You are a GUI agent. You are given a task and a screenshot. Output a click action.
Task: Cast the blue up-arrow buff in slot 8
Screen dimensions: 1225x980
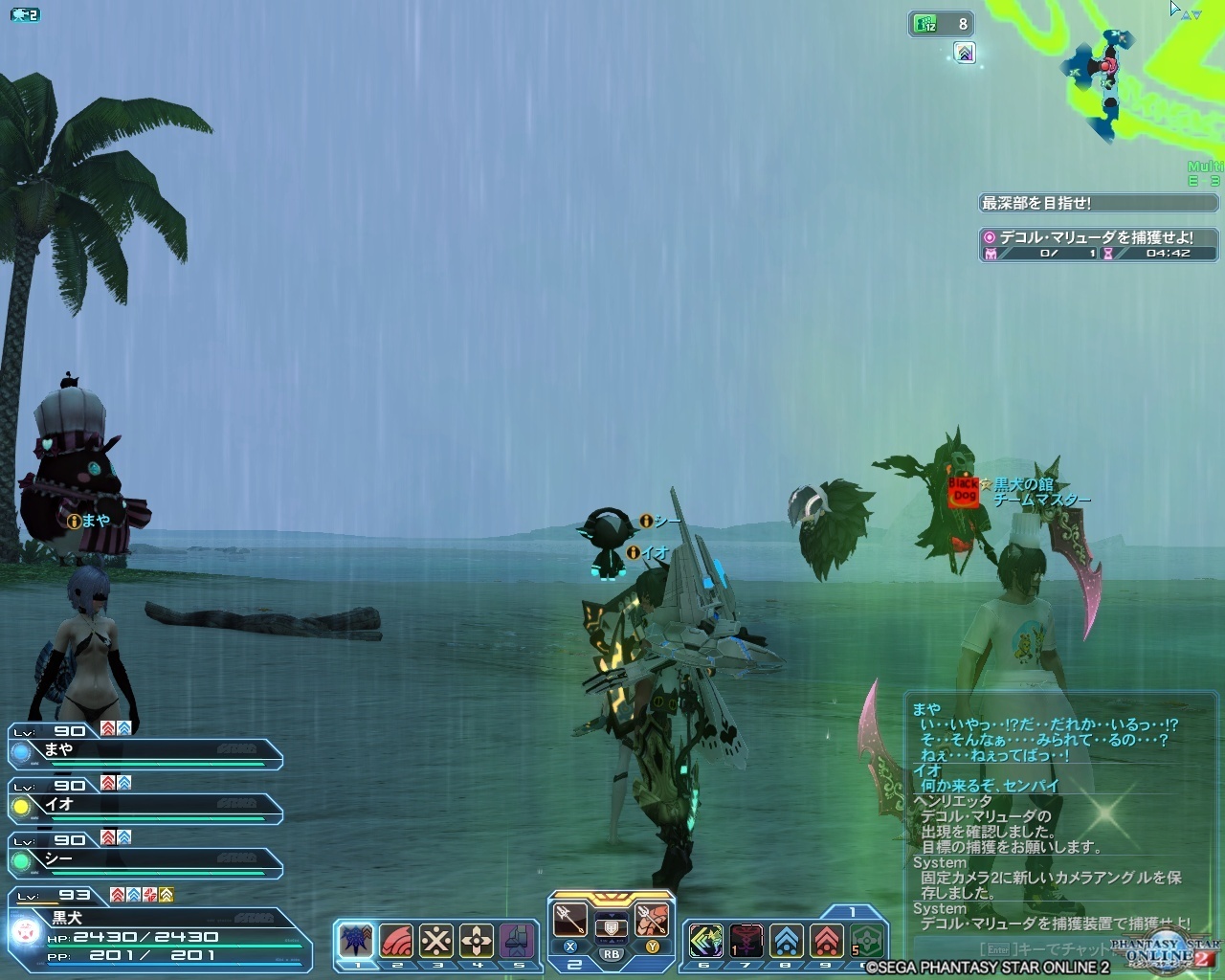(786, 941)
